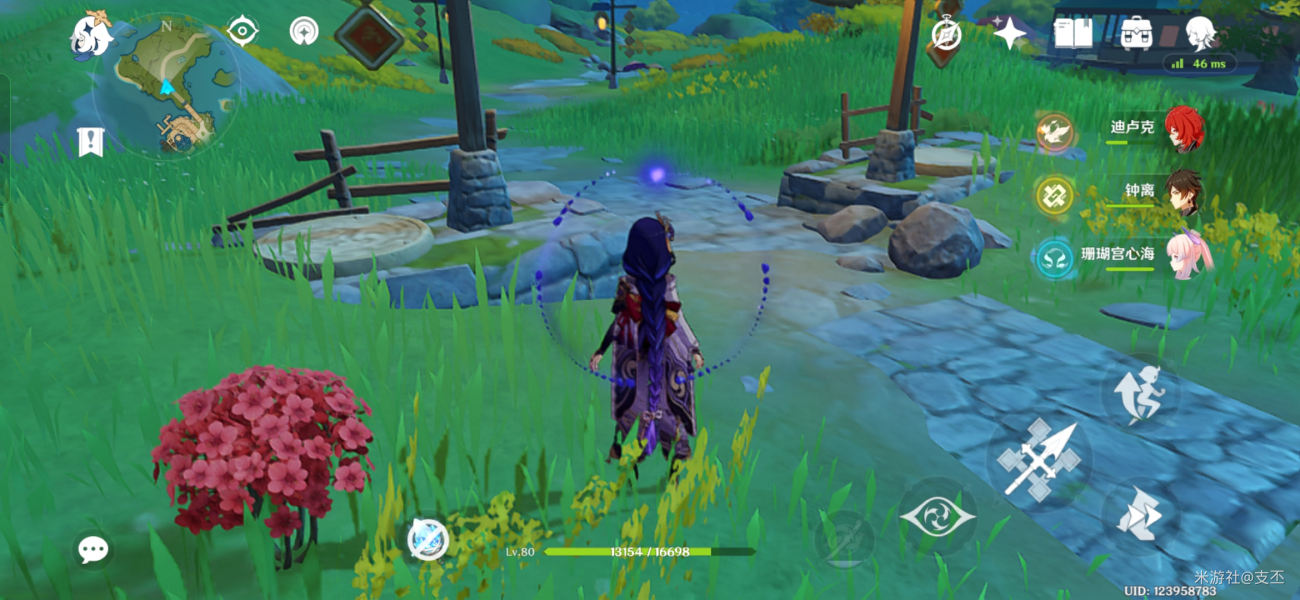This screenshot has width=1300, height=600.
Task: Open the backpack inventory
Action: click(x=1137, y=34)
